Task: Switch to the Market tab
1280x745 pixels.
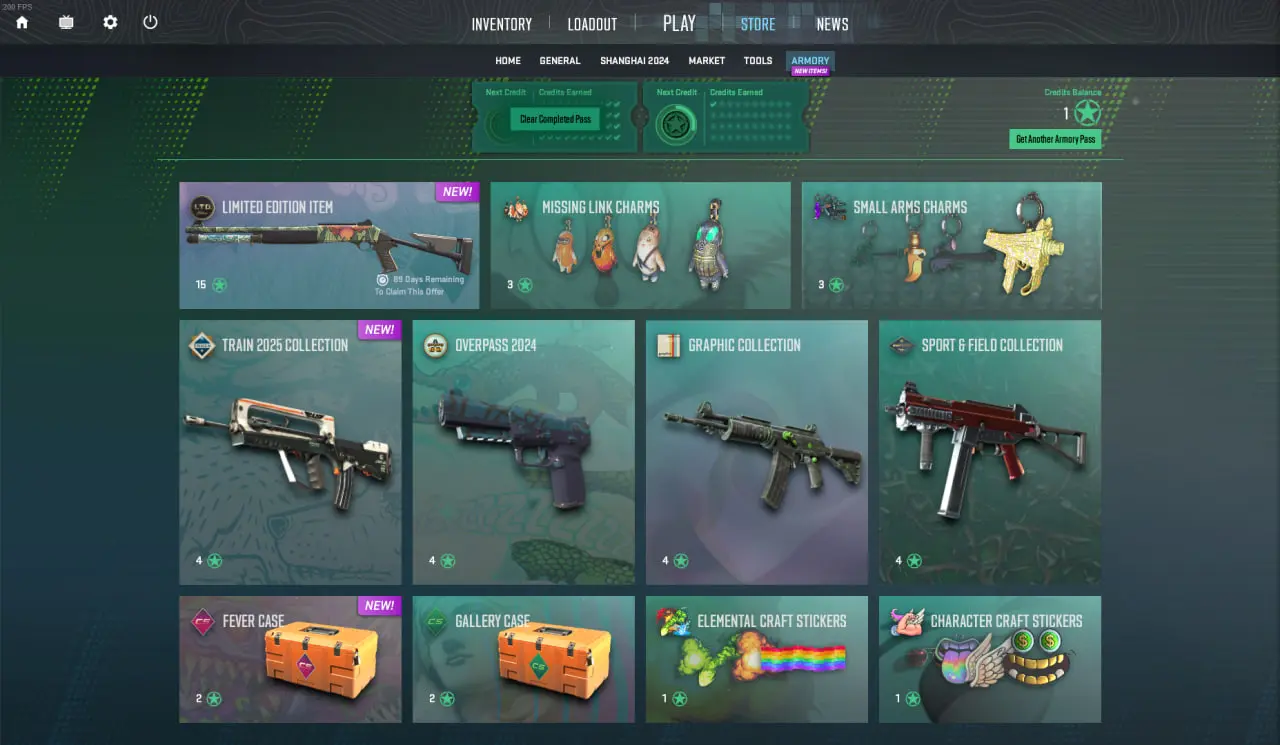Action: (706, 61)
